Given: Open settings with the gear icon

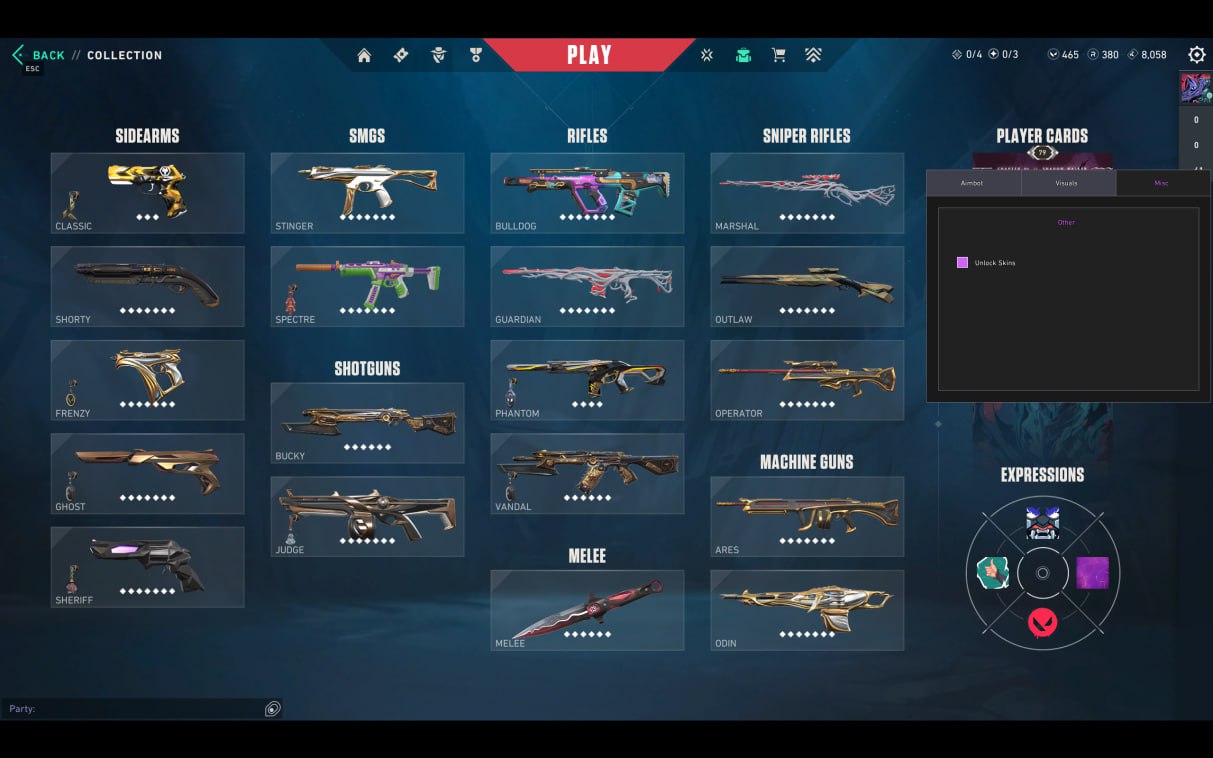Looking at the screenshot, I should 1196,55.
